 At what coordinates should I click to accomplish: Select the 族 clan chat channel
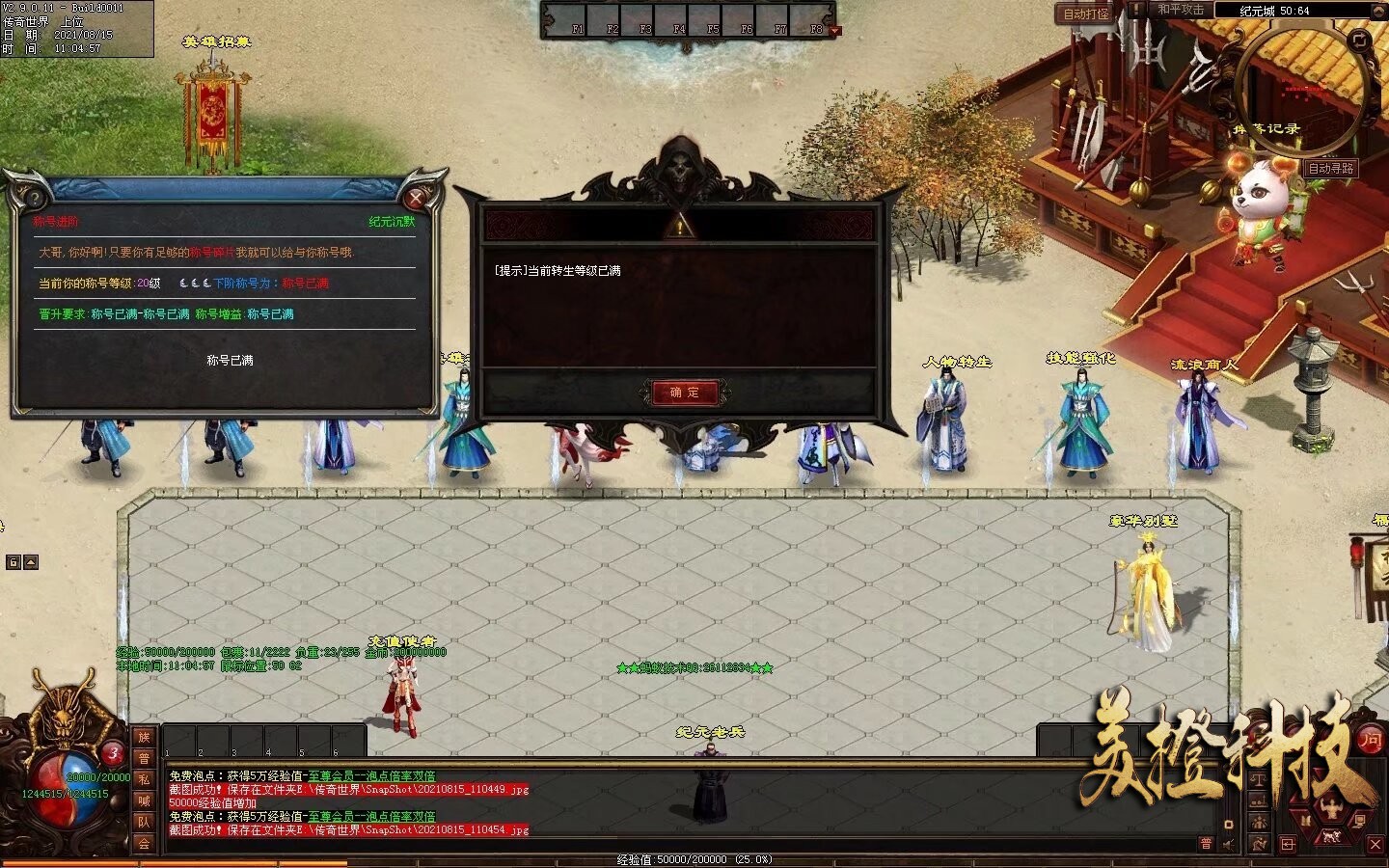[144, 738]
